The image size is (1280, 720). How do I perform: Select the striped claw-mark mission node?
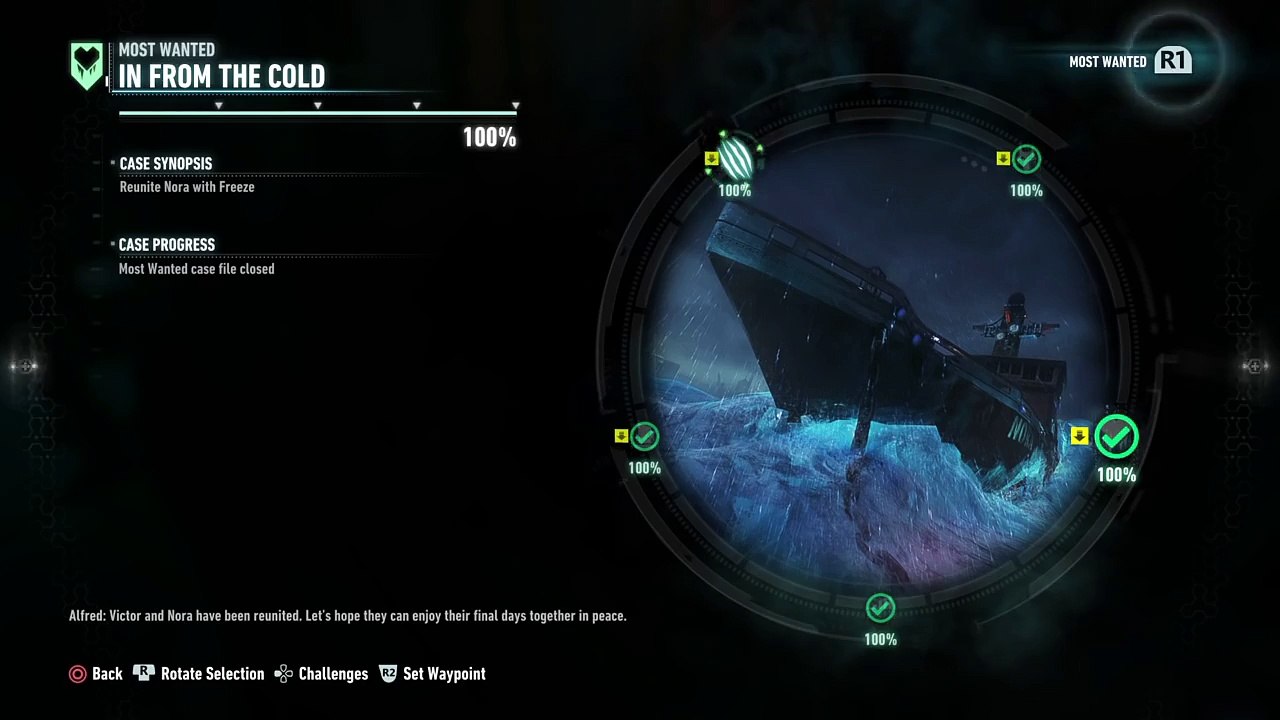736,158
